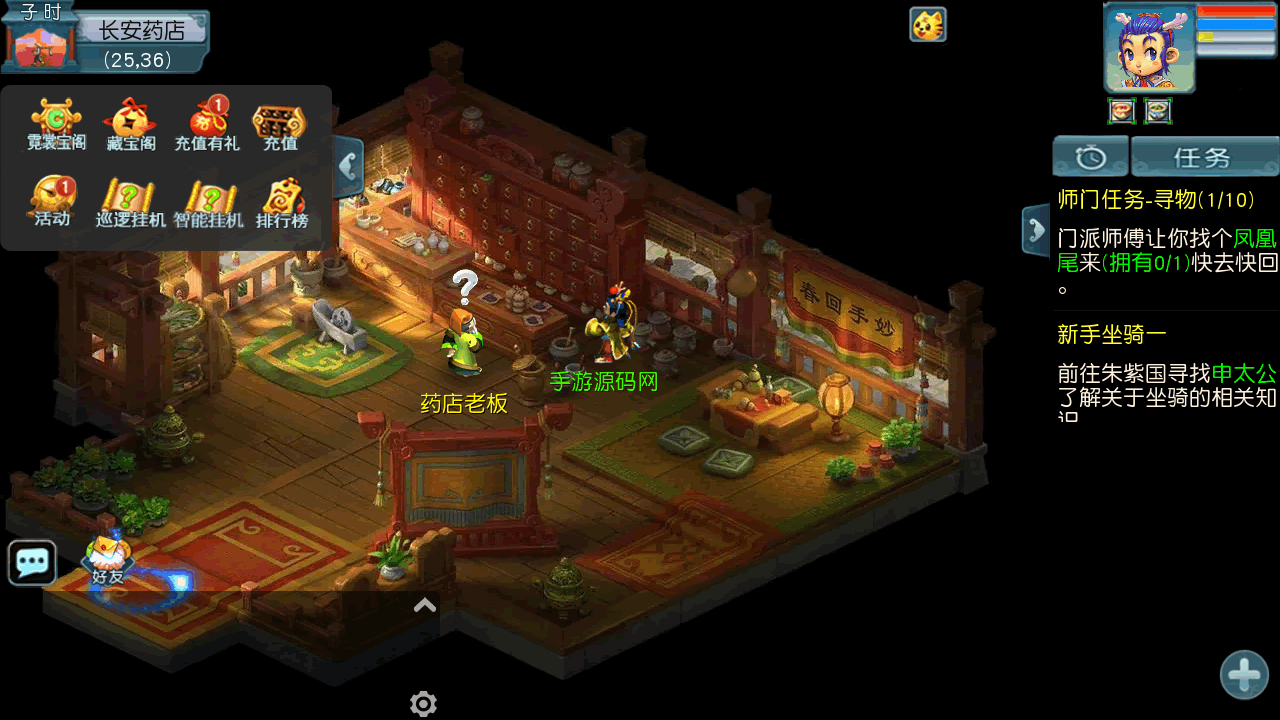Open the 藏宝阁 treasure icon
This screenshot has height=720, width=1280.
point(131,124)
